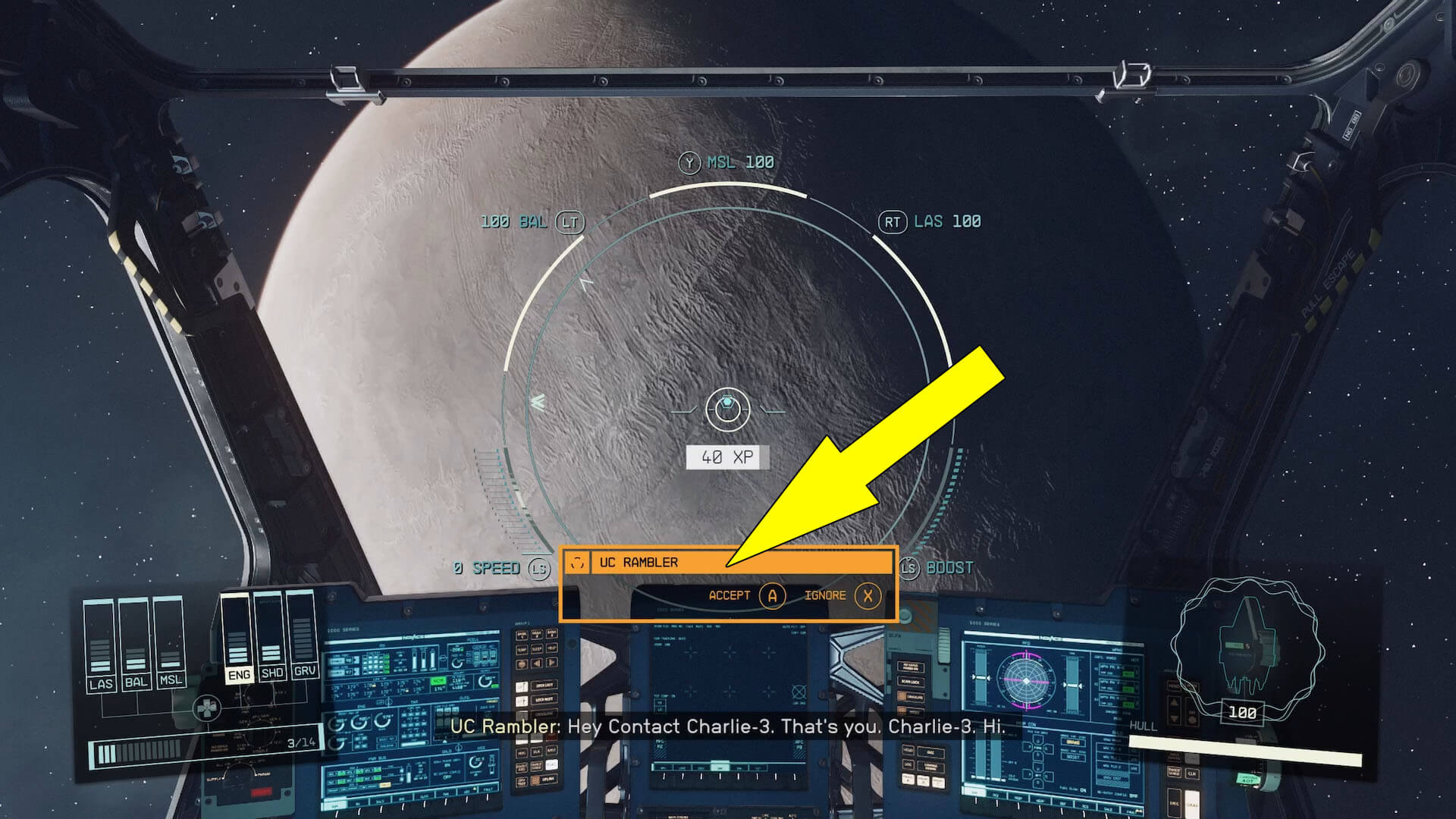Select the GRV grav drive power indicator
Image resolution: width=1456 pixels, height=819 pixels.
point(305,673)
